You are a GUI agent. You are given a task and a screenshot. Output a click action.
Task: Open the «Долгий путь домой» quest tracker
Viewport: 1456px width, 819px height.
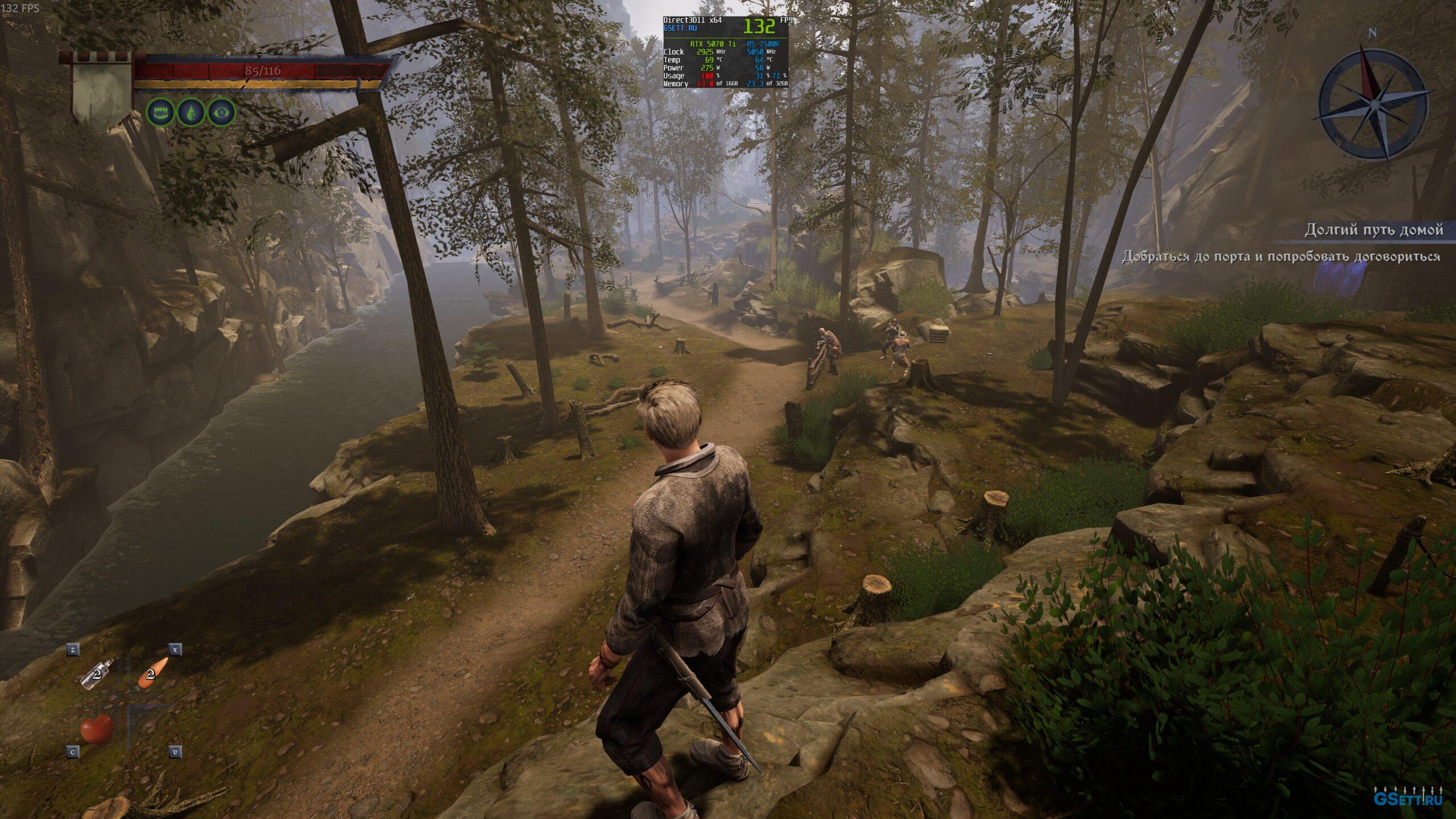coord(1373,230)
